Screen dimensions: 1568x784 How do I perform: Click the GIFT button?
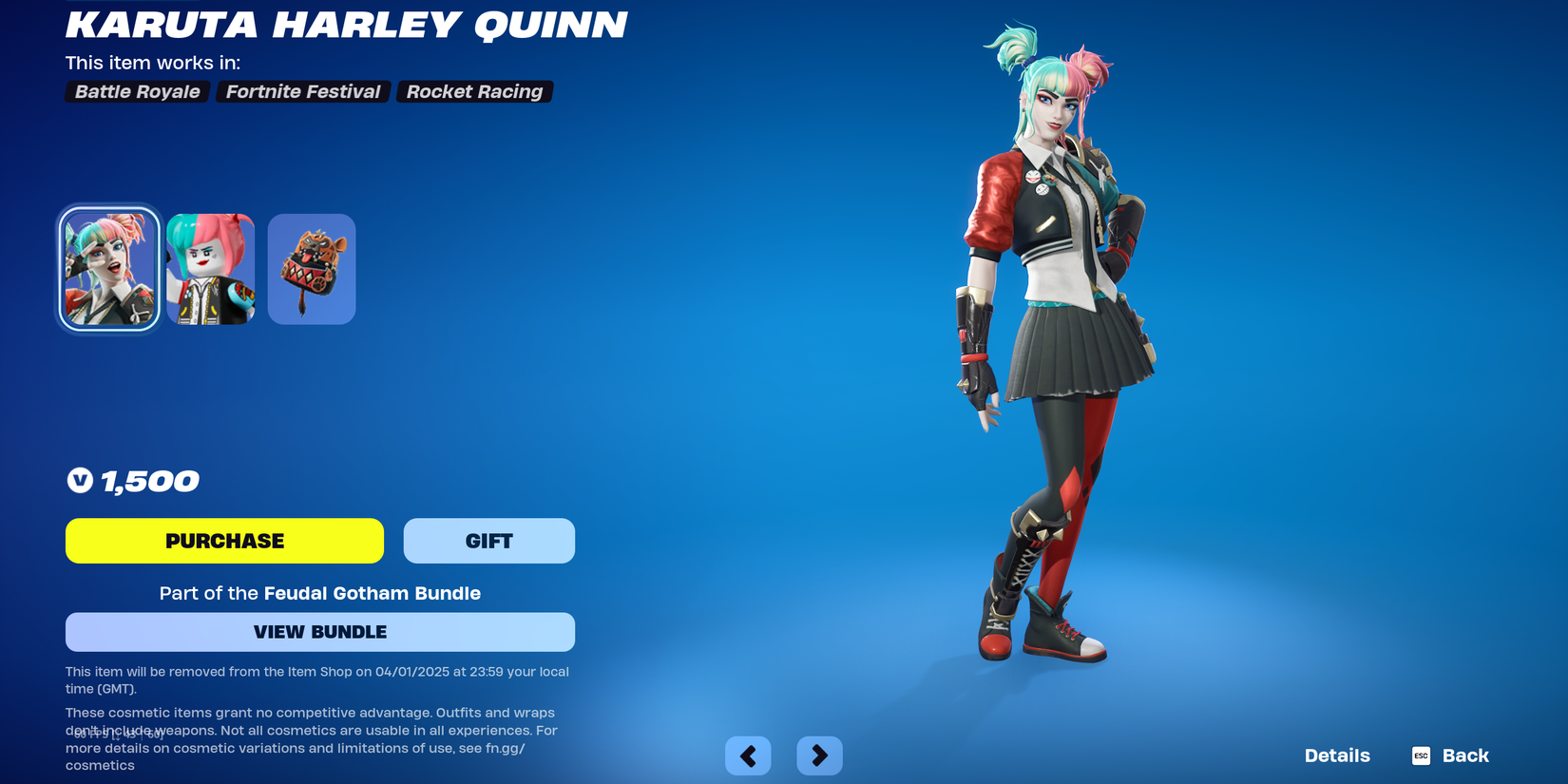[x=488, y=540]
